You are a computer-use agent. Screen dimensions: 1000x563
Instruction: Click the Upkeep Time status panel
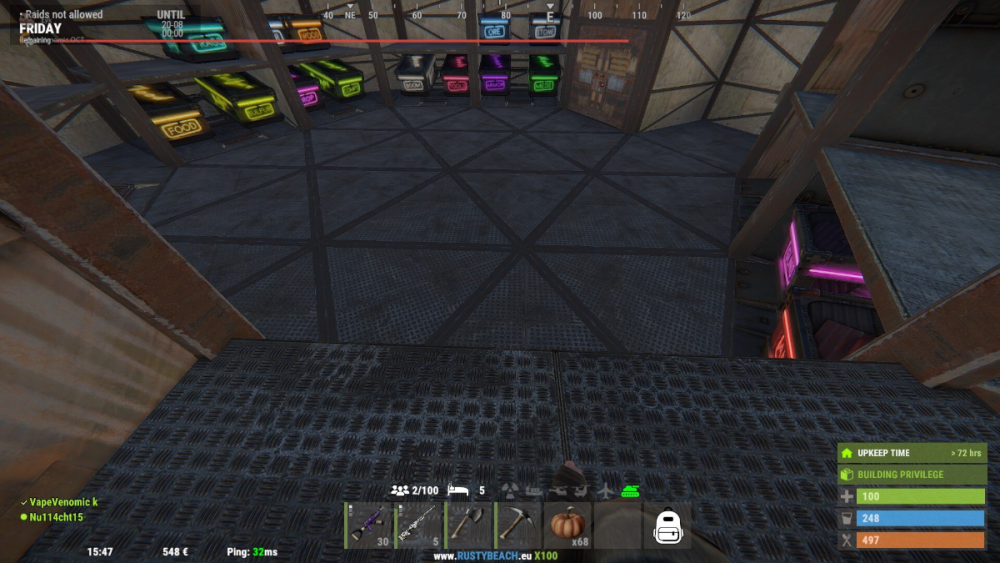point(911,453)
